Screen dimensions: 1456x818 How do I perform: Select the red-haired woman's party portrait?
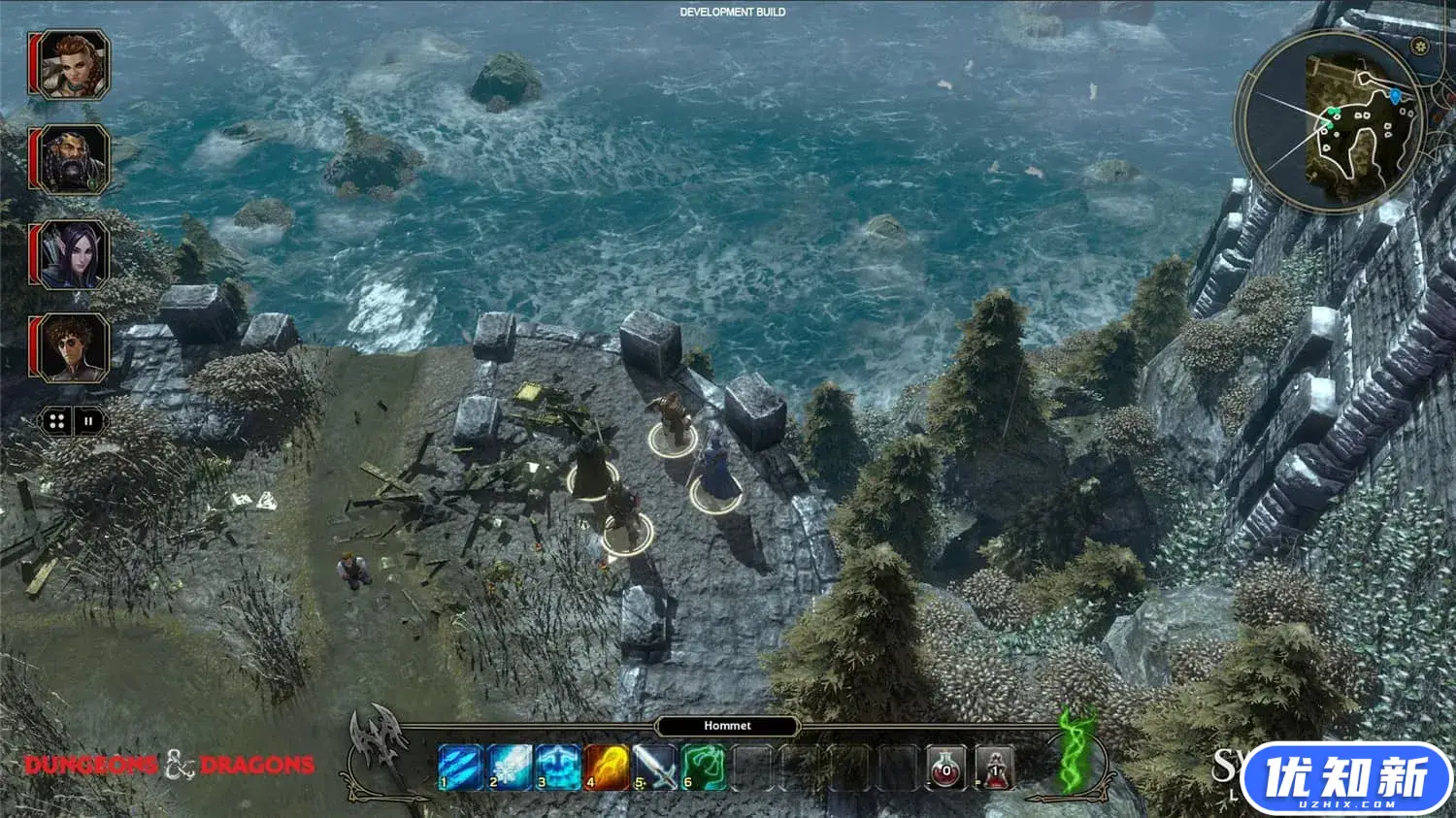pos(69,65)
